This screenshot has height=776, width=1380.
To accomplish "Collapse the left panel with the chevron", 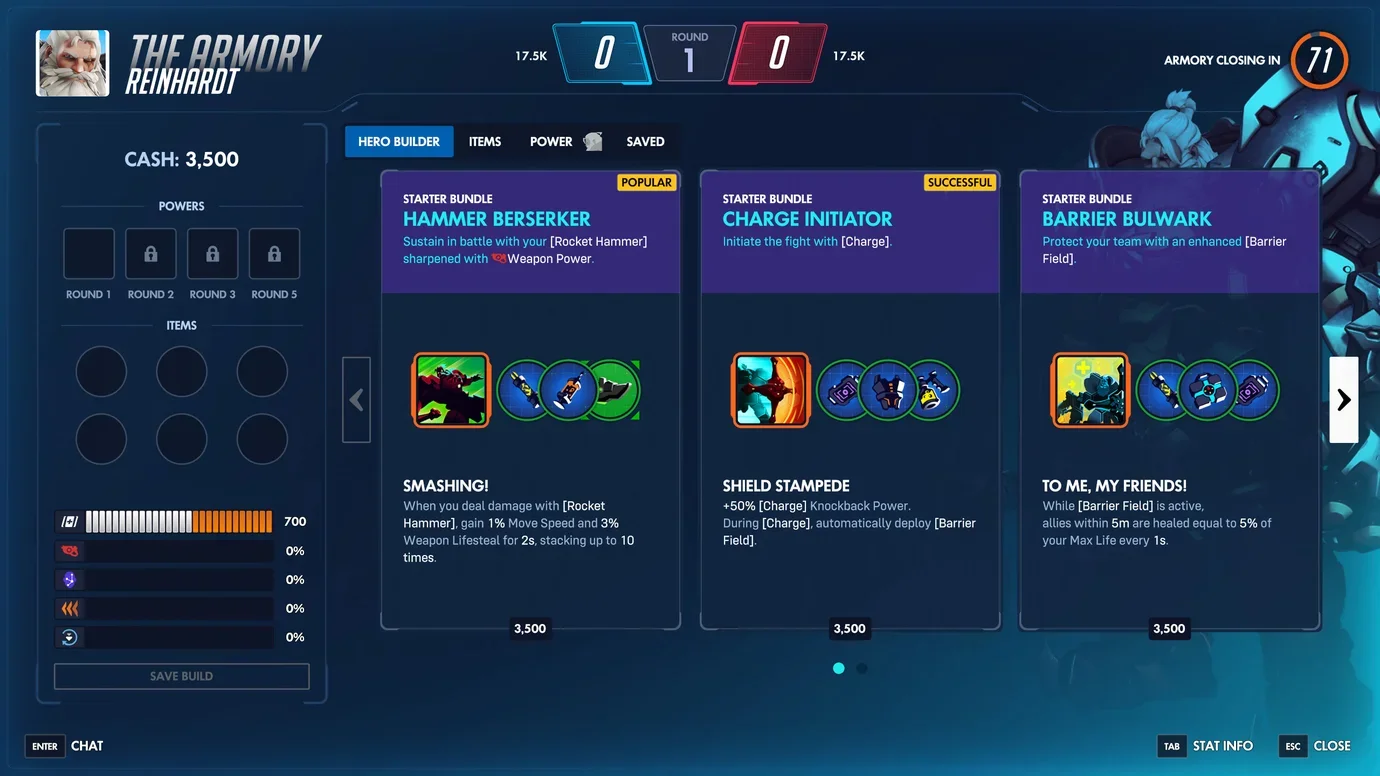I will (x=357, y=399).
